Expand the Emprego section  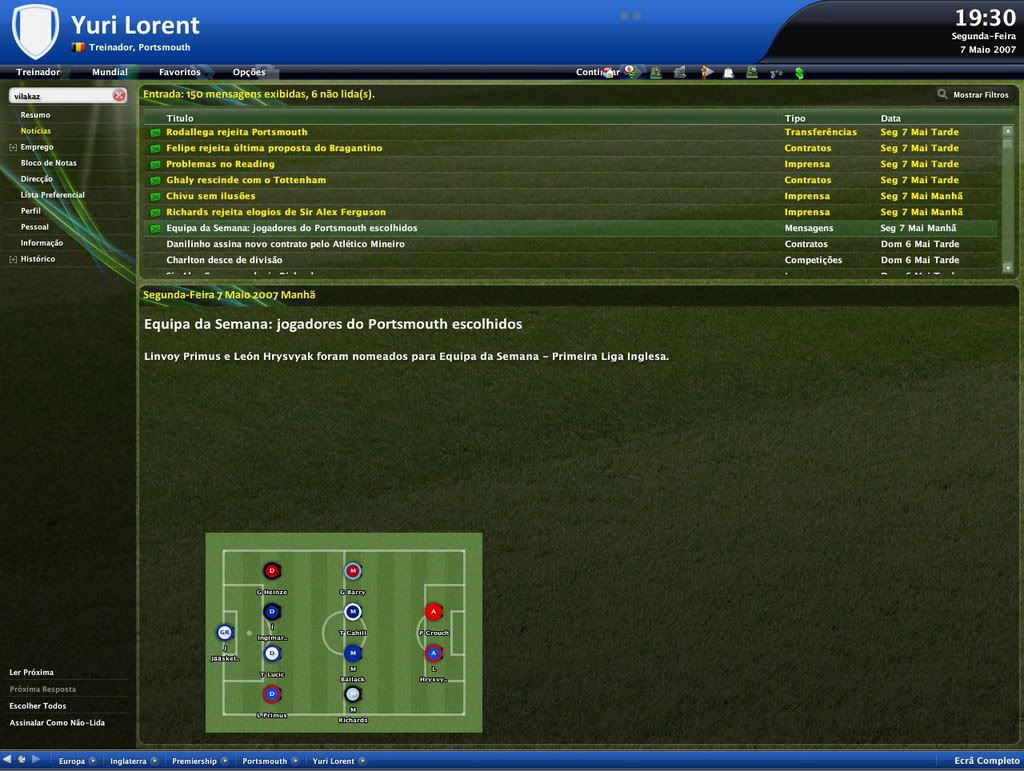pyautogui.click(x=13, y=147)
